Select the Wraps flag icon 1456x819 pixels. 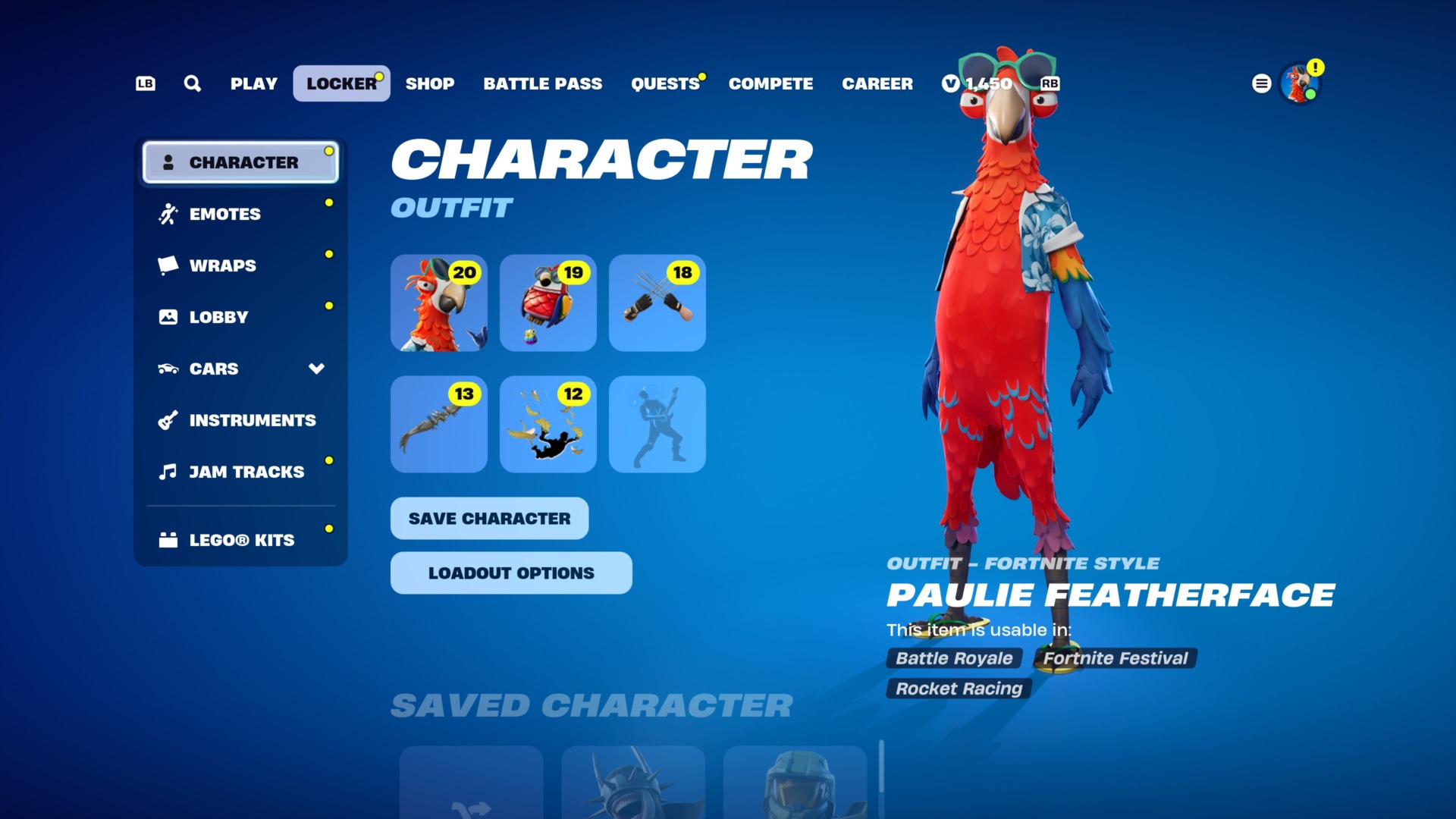pyautogui.click(x=168, y=265)
